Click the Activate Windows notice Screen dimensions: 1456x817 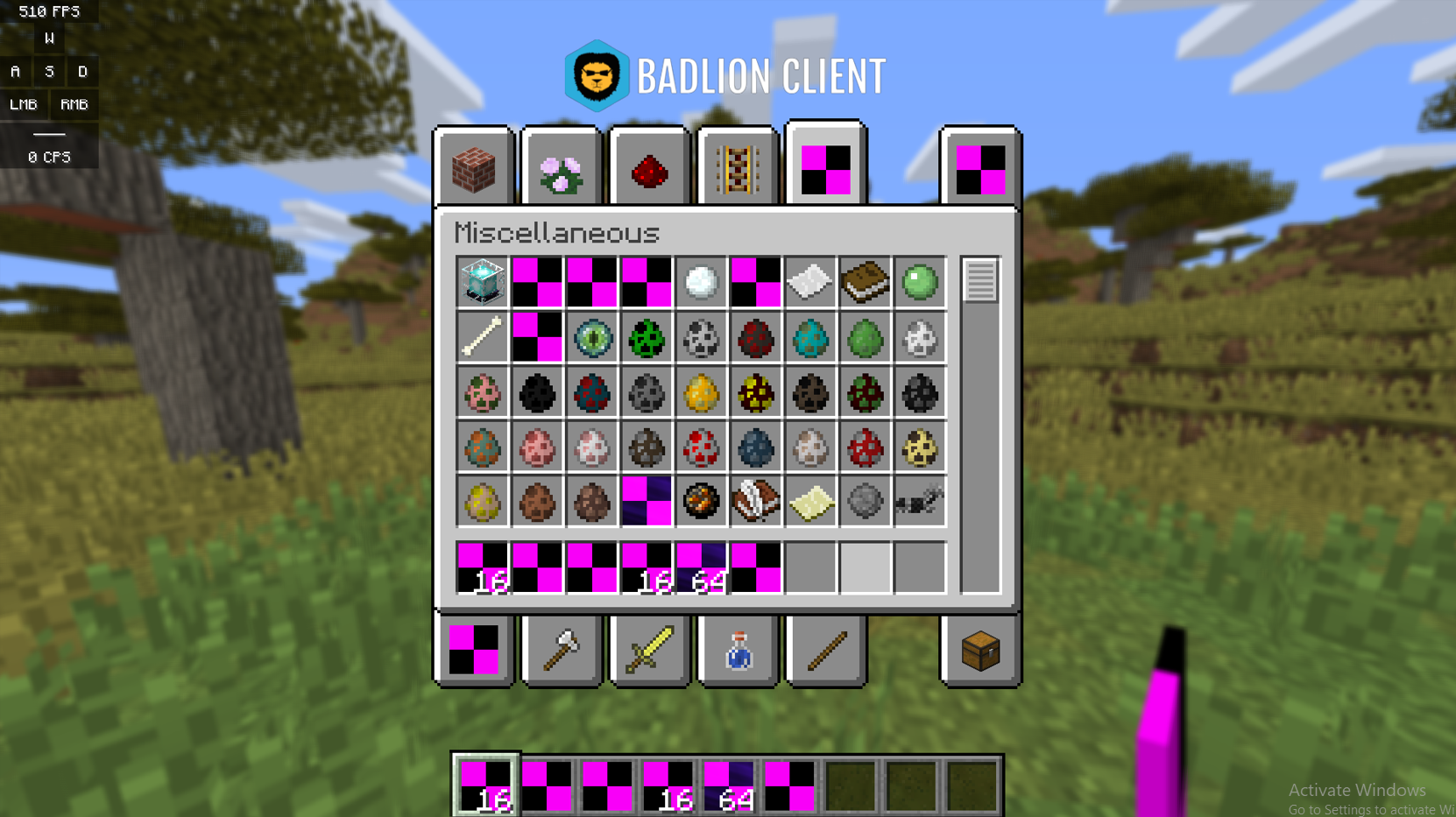1356,789
